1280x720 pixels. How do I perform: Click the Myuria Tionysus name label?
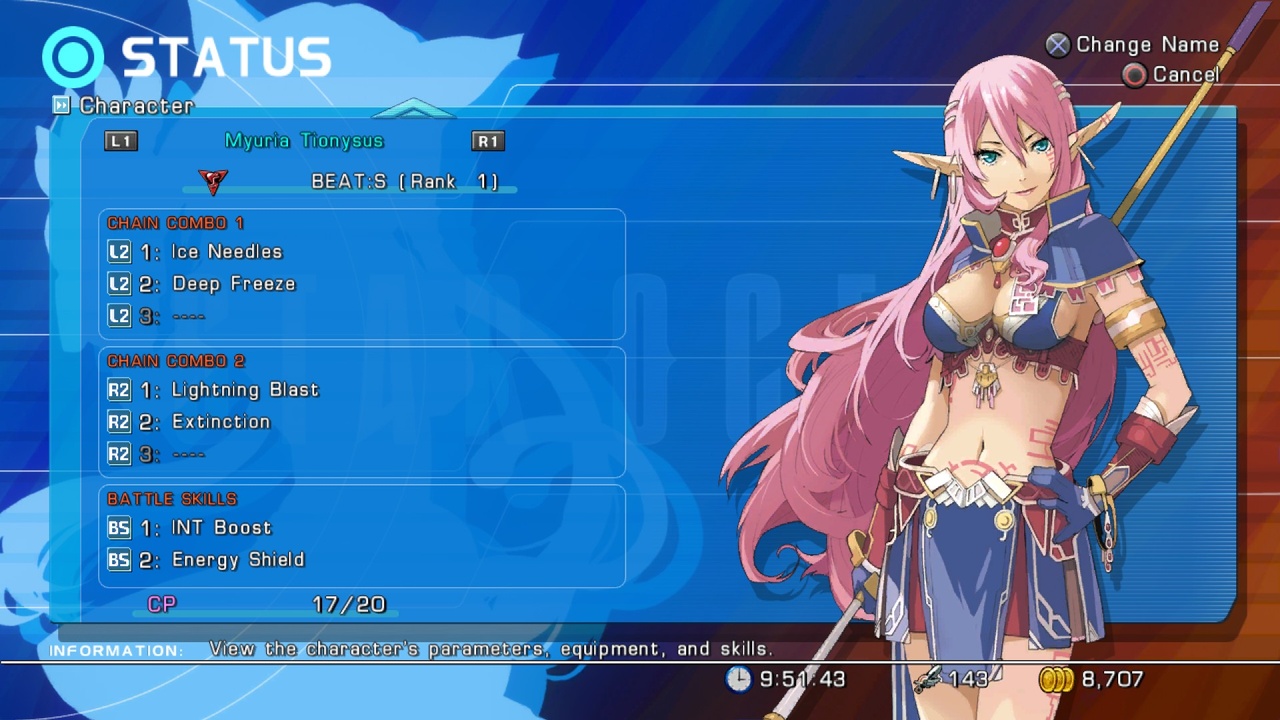(303, 140)
